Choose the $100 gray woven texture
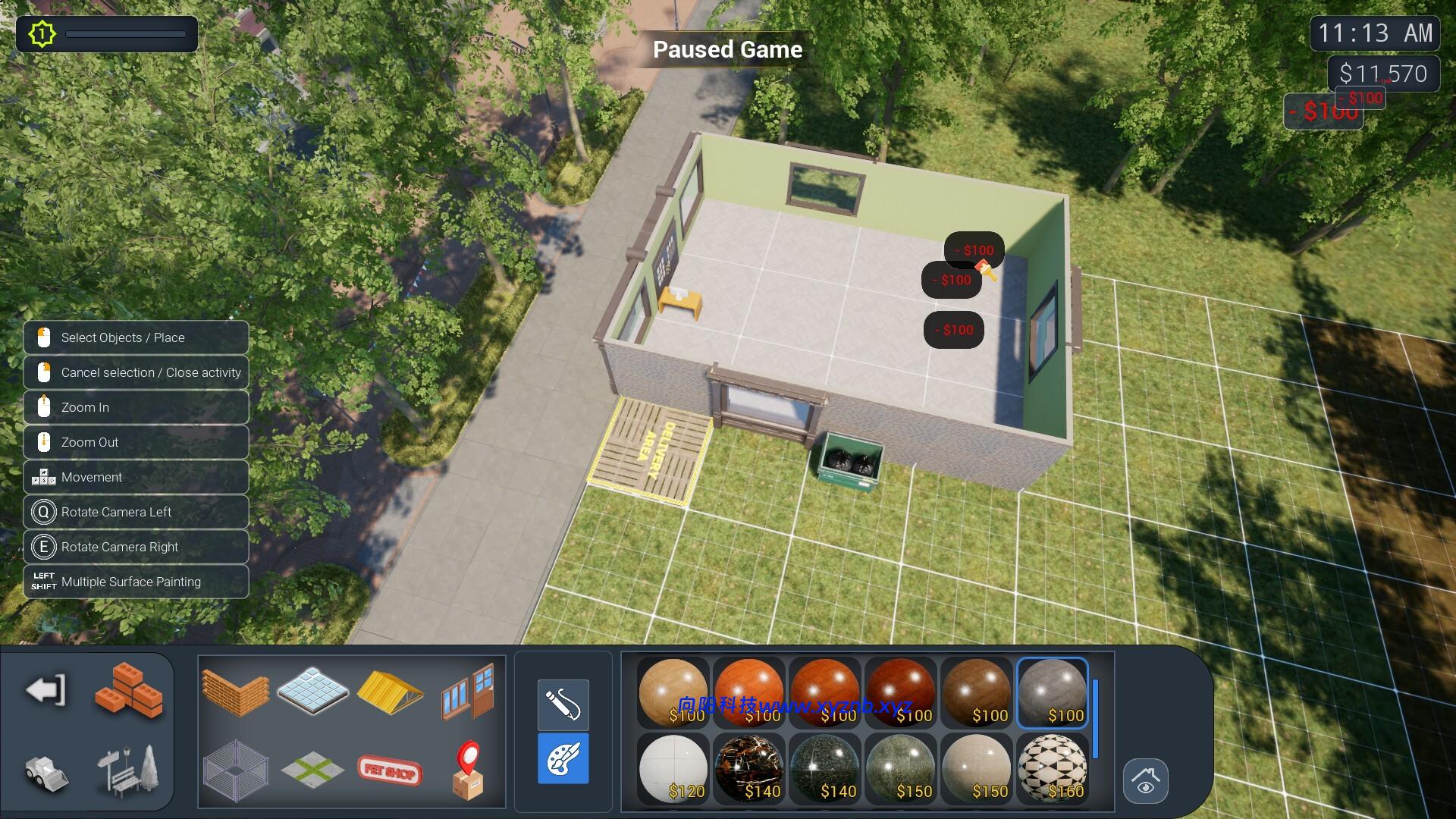Screen dimensions: 1456x819 [1053, 692]
